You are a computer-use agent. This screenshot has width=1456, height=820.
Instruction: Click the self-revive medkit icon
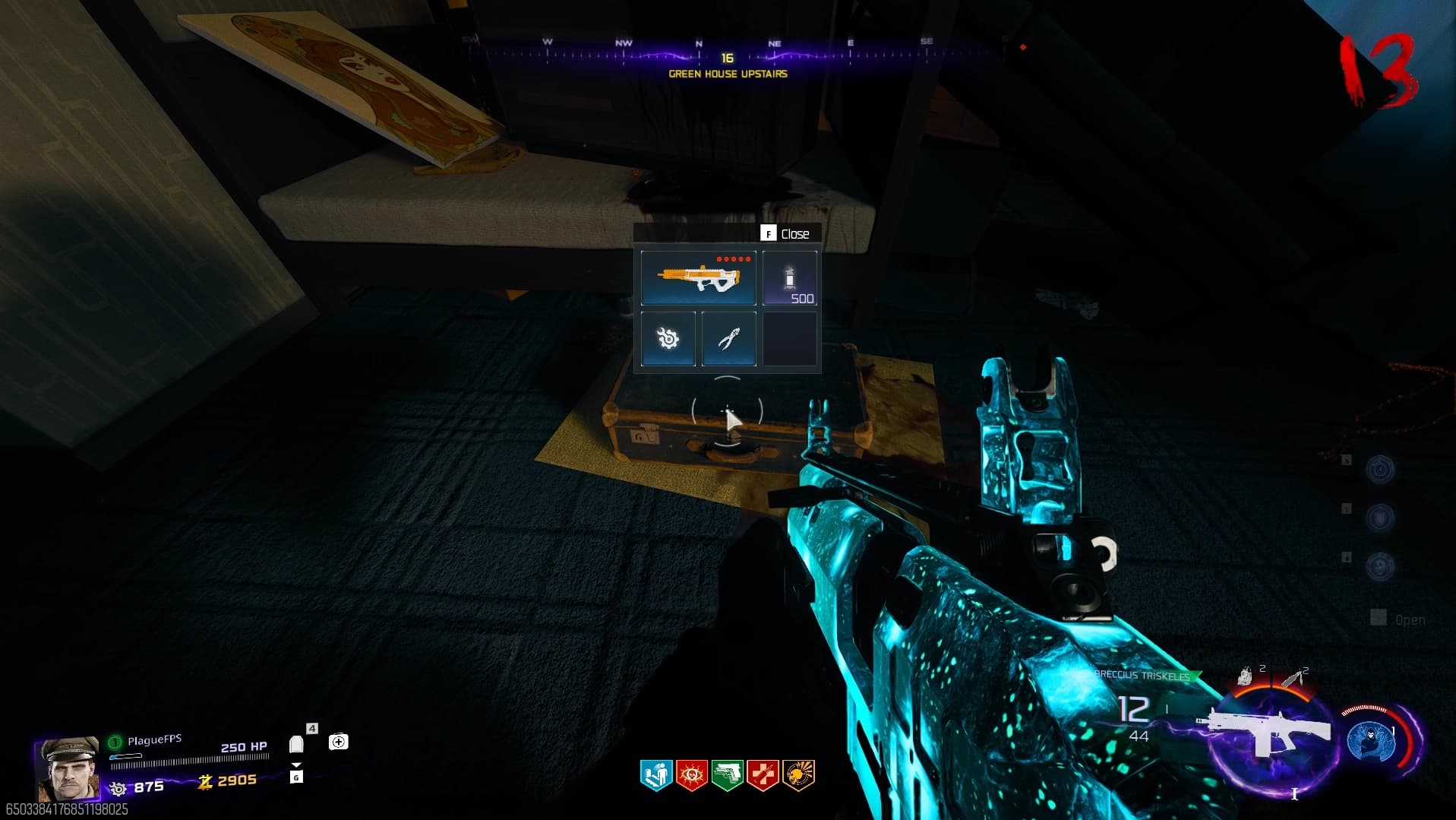339,742
